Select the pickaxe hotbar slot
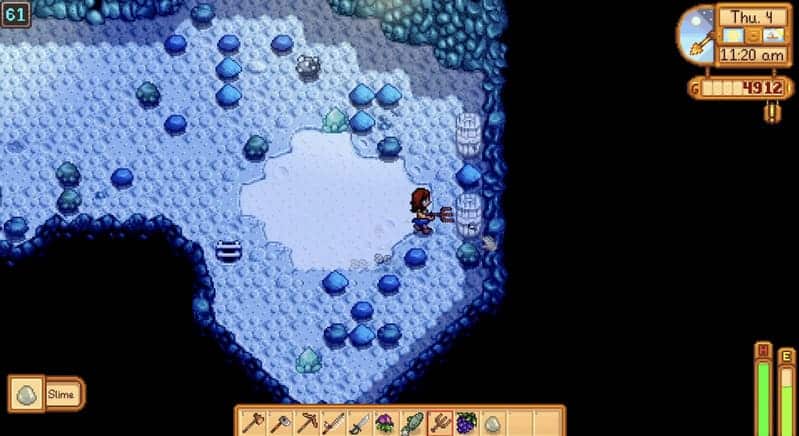 pyautogui.click(x=305, y=422)
